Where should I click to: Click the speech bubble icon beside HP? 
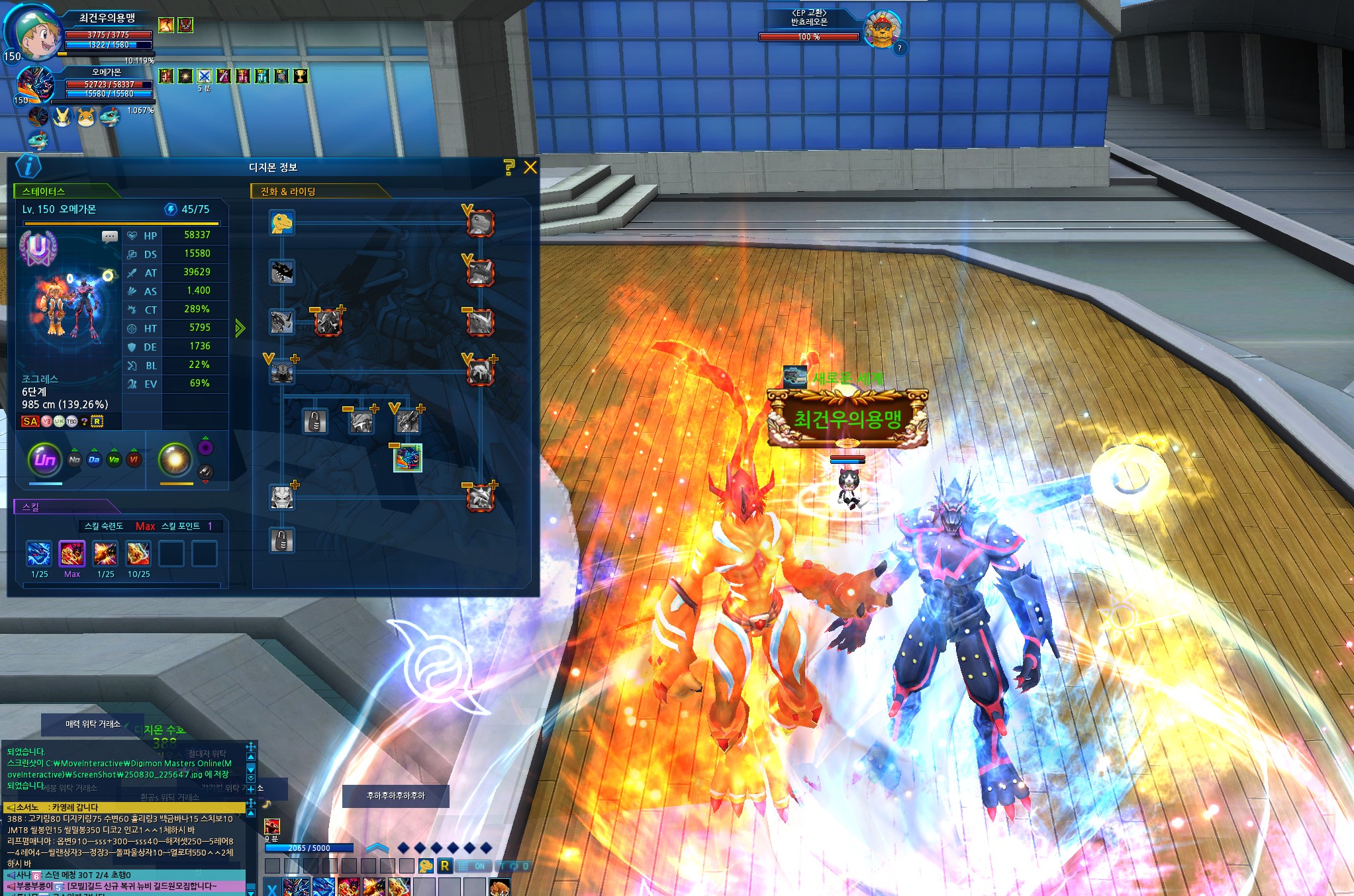click(110, 236)
